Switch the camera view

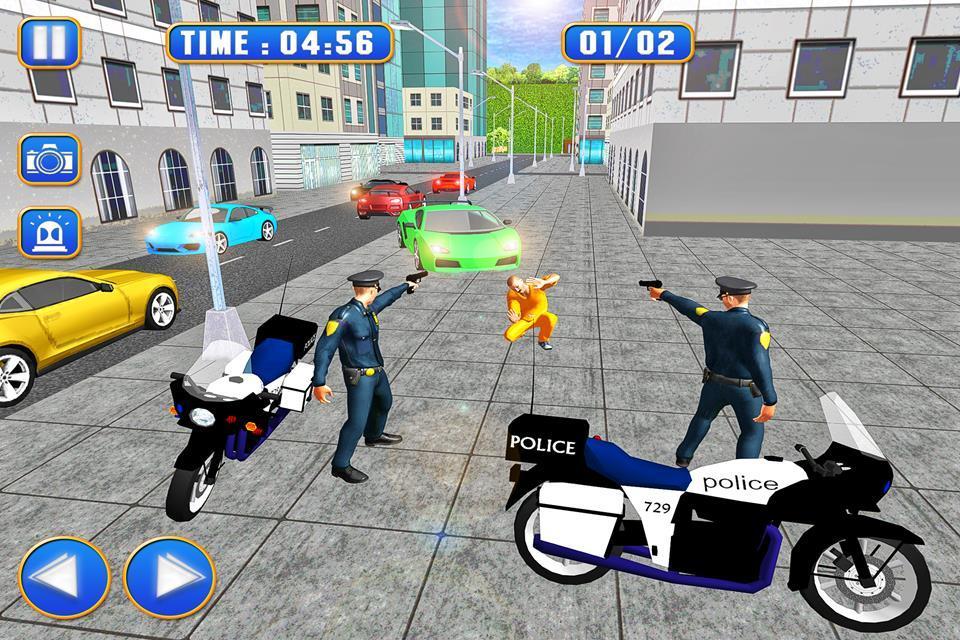click(x=49, y=159)
